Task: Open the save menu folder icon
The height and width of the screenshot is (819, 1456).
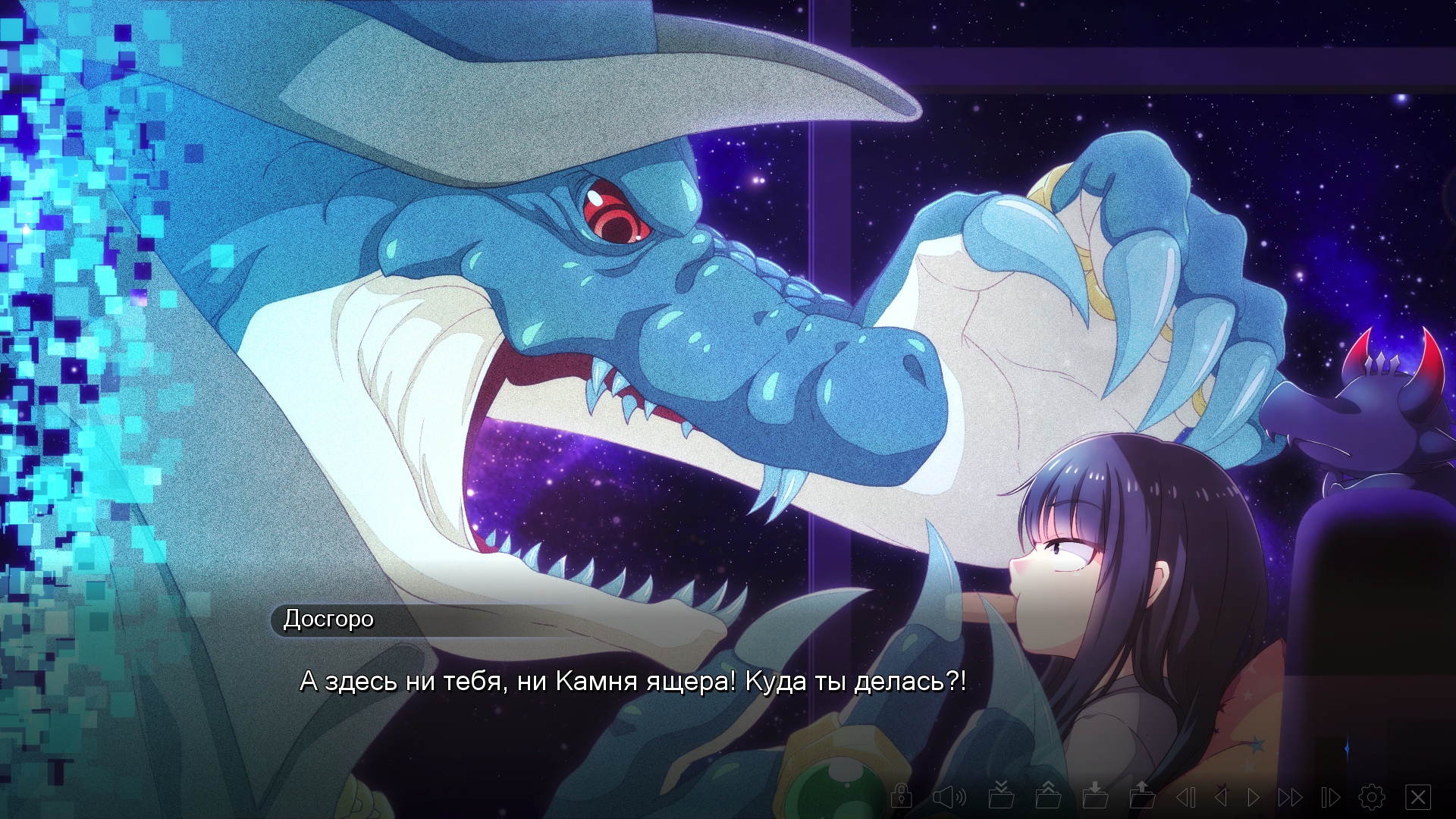Action: click(x=1096, y=795)
